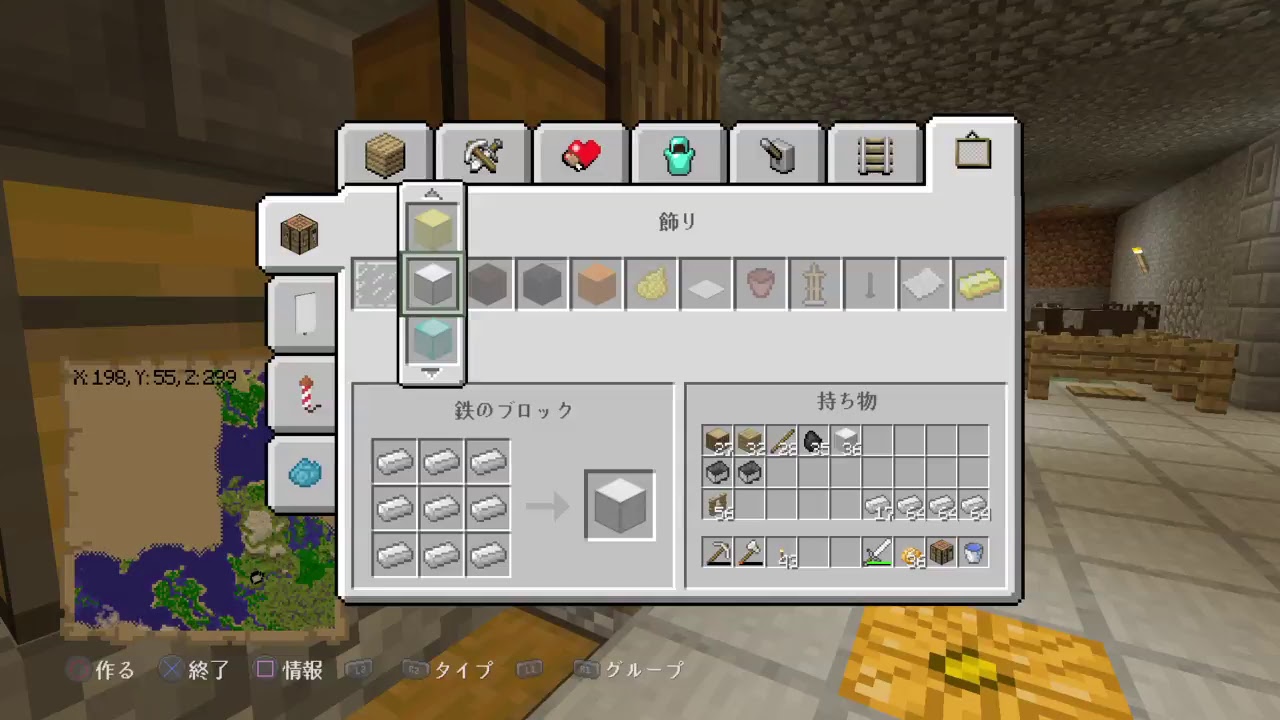Select the firework rocket sidebar icon
This screenshot has width=1280, height=720.
pos(301,394)
